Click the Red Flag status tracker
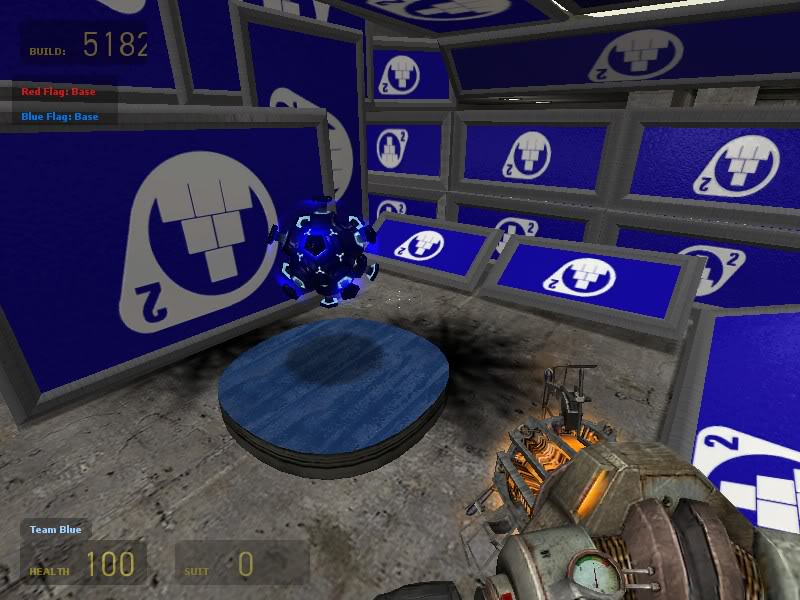Screen dimensions: 800x600 pyautogui.click(x=59, y=92)
